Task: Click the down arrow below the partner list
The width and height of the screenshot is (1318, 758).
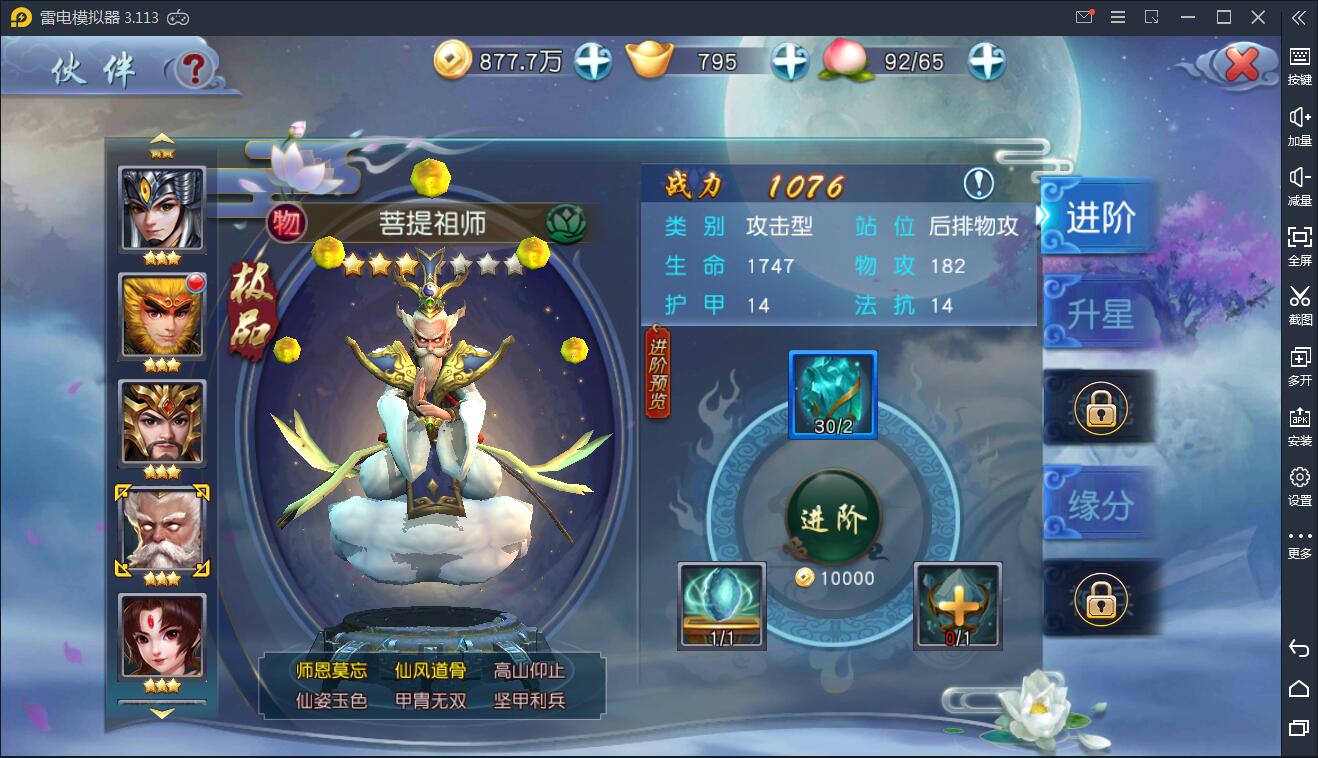Action: (160, 714)
